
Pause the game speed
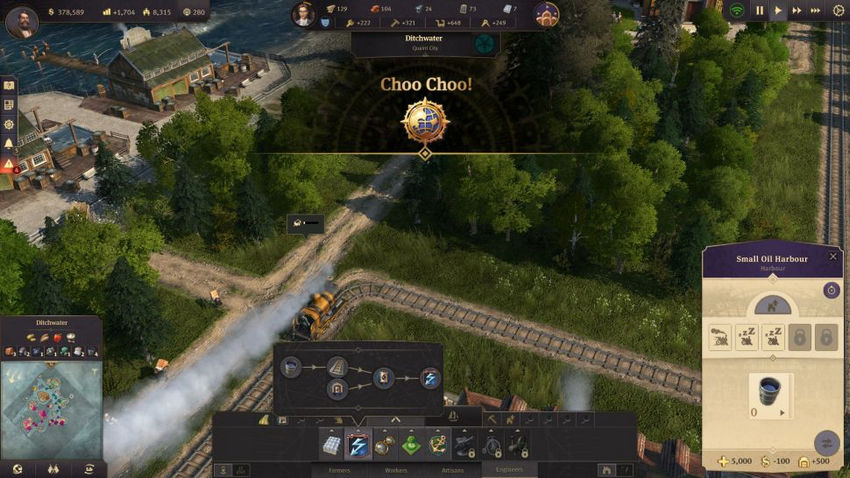pos(759,11)
